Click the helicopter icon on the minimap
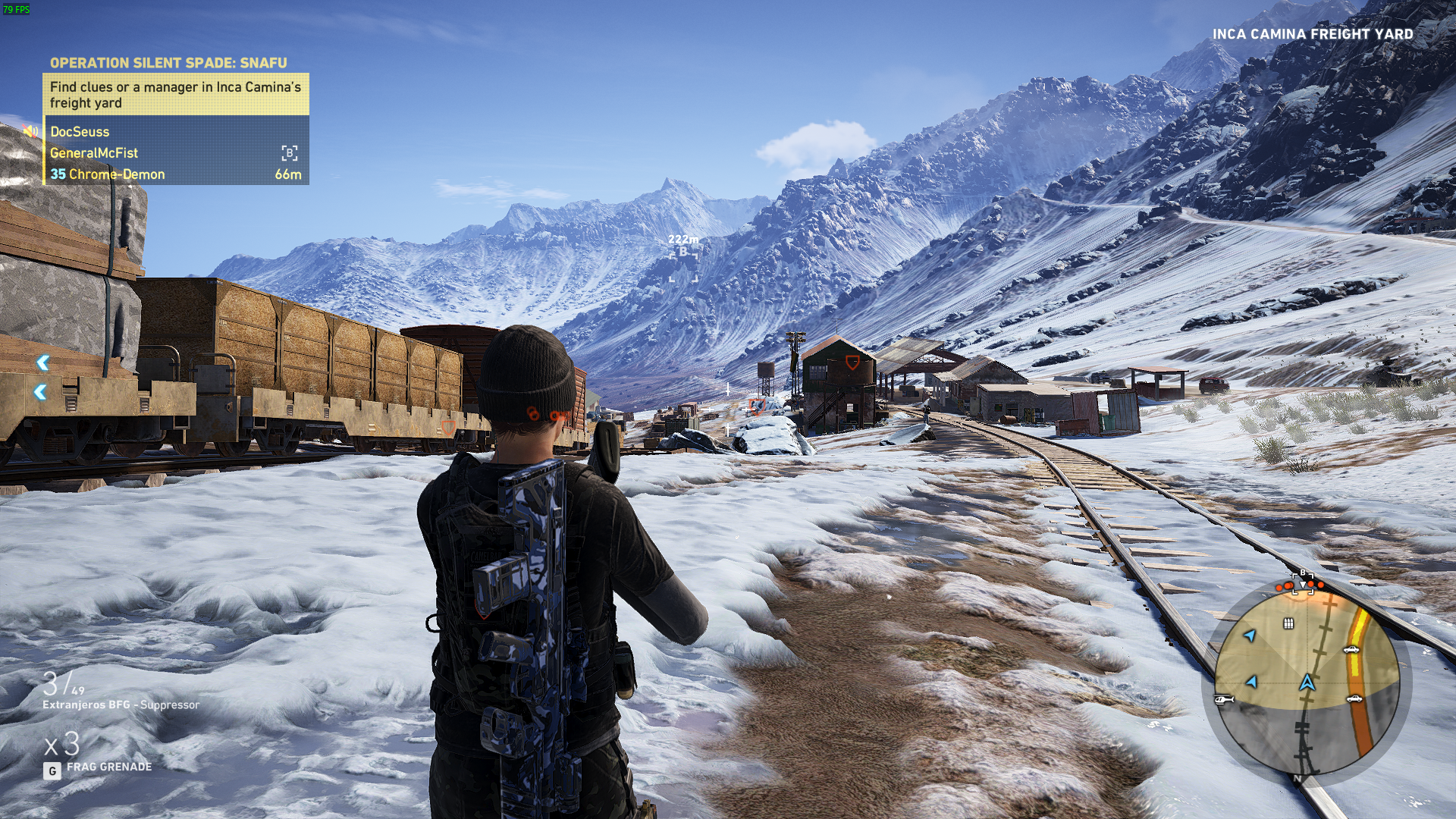The height and width of the screenshot is (819, 1456). (1224, 699)
